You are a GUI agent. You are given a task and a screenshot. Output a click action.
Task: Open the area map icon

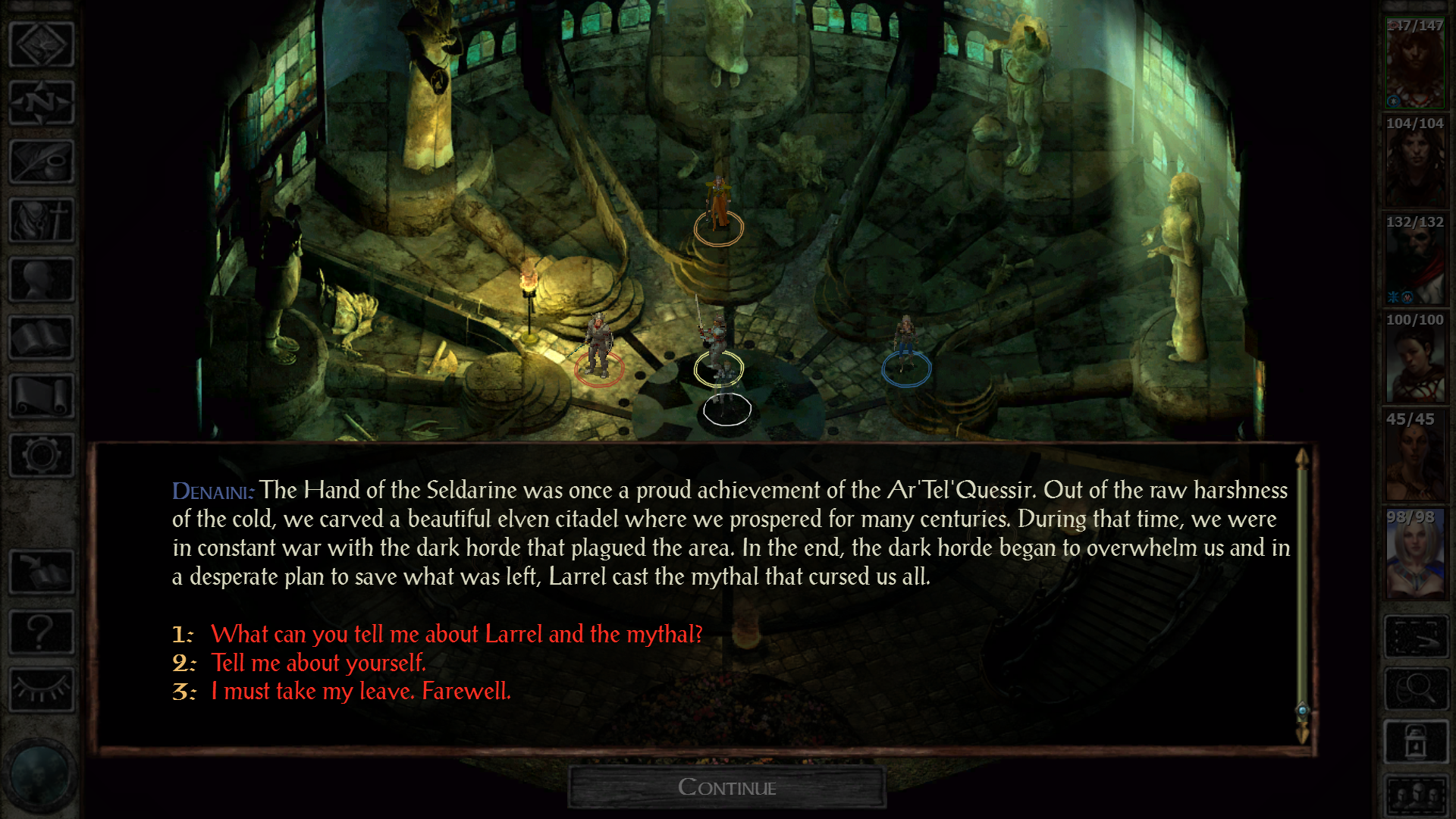click(x=42, y=43)
